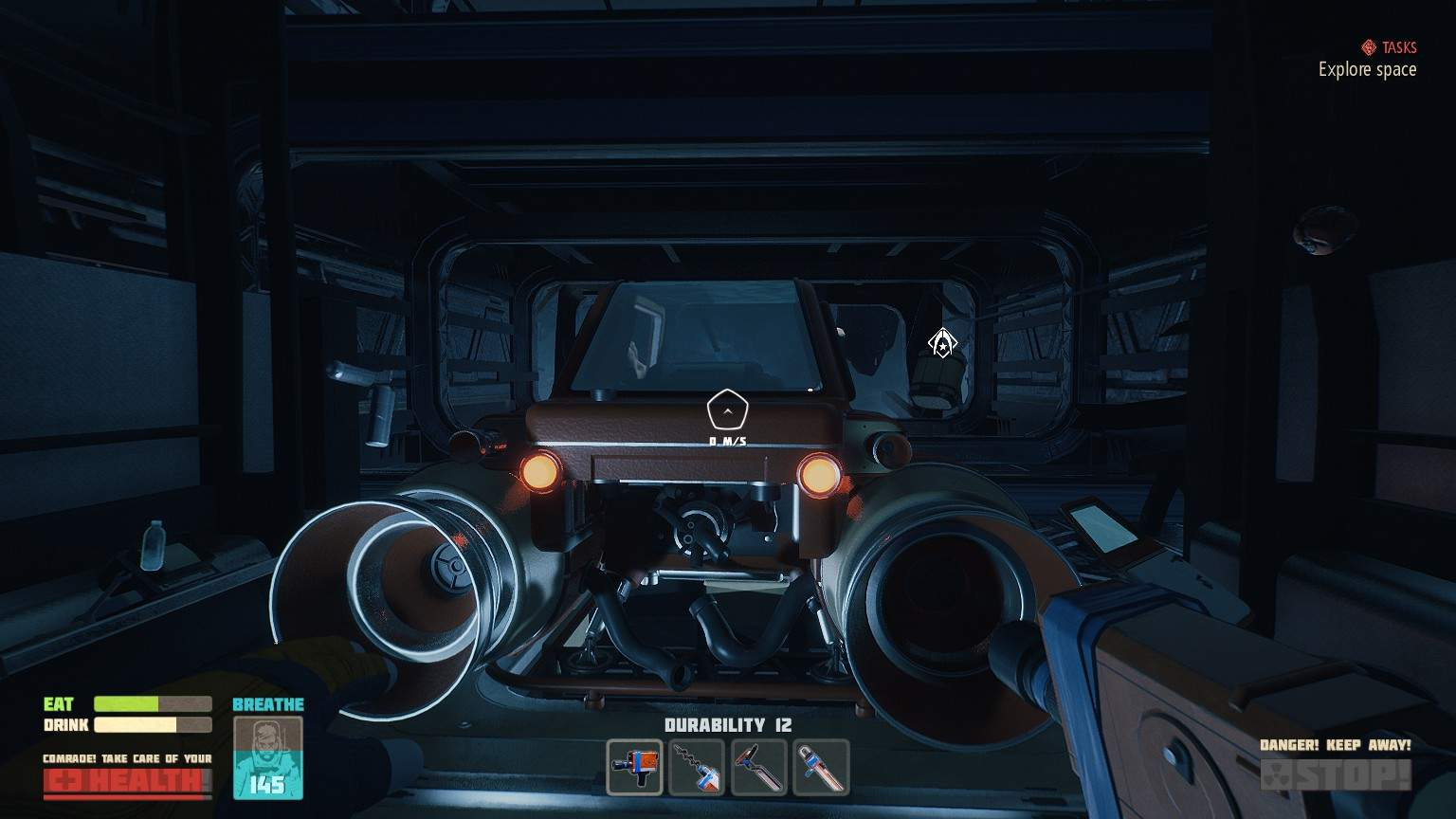The width and height of the screenshot is (1456, 819).
Task: Select the orange handheld blaster tool slot
Action: click(x=634, y=767)
